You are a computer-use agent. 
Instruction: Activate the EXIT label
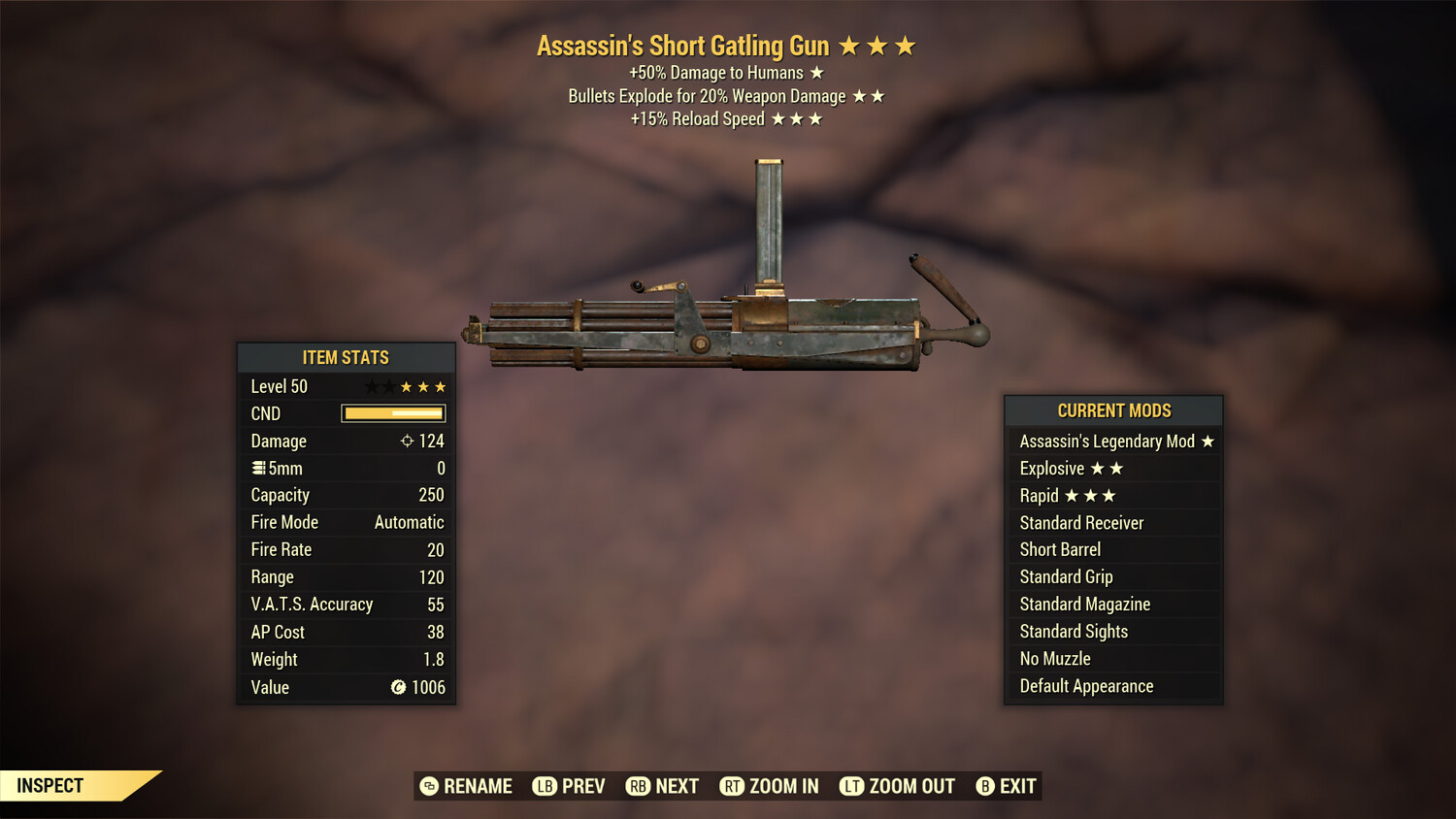tap(1016, 786)
